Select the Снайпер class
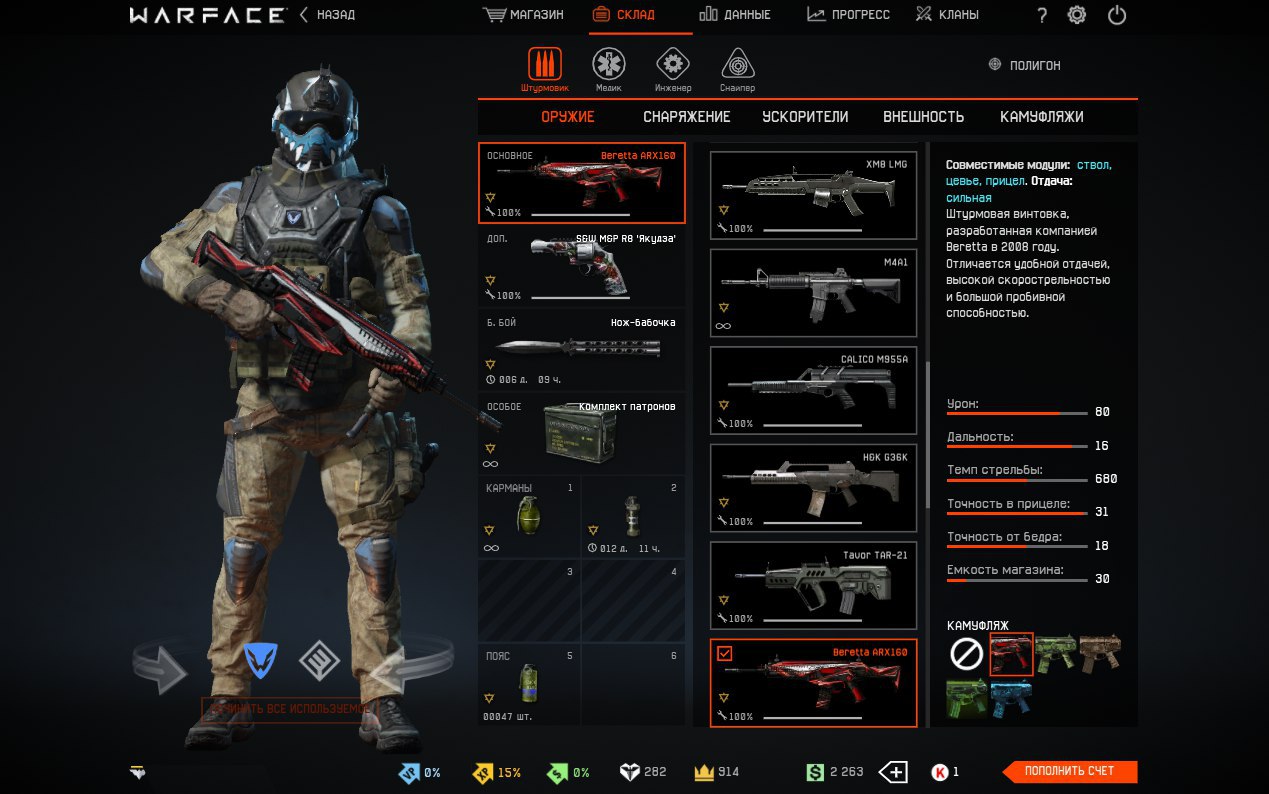1269x794 pixels. pos(737,69)
